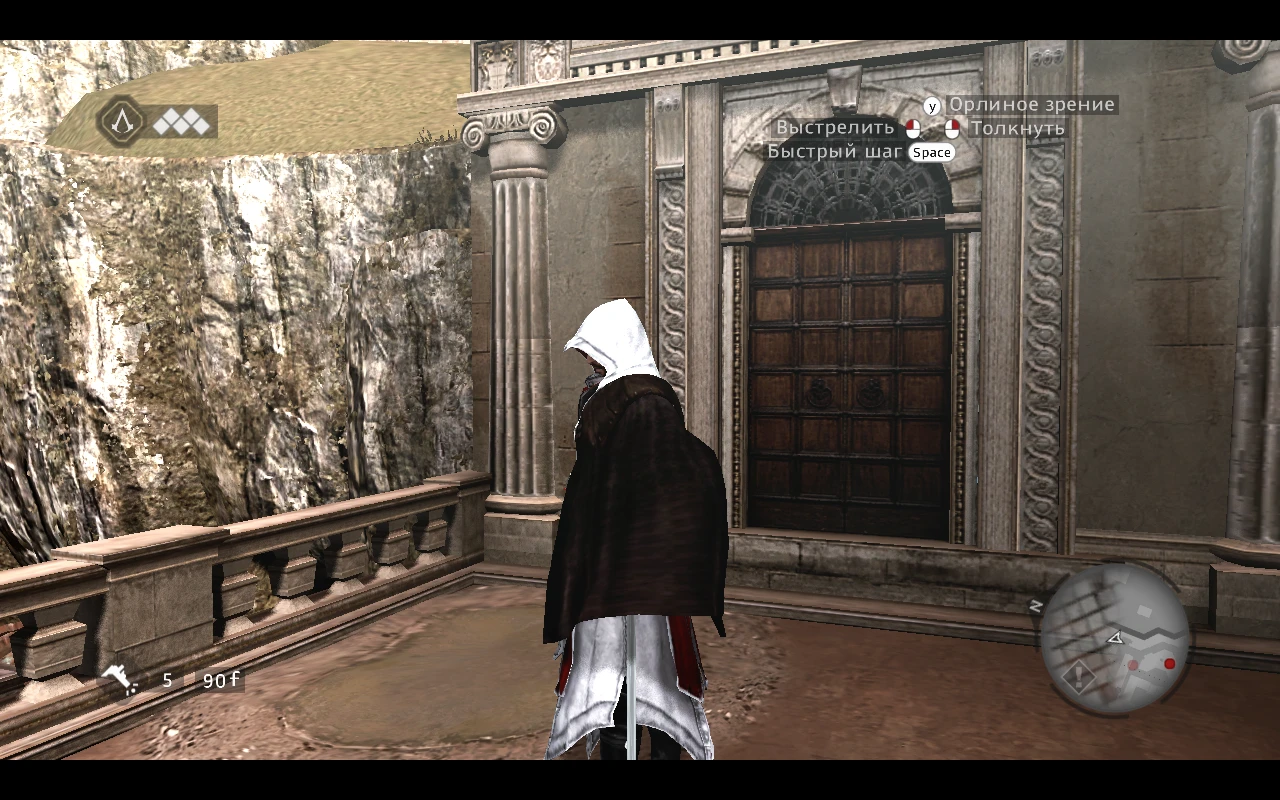This screenshot has height=800, width=1280.
Task: Click the Space key icon beside Быстрый шаг
Action: point(931,152)
